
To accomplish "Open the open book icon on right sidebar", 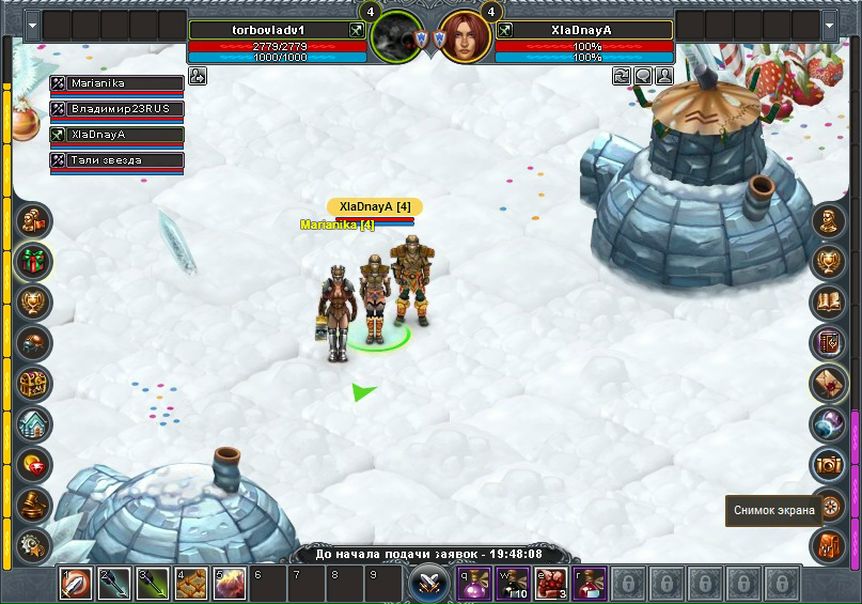I will 828,301.
